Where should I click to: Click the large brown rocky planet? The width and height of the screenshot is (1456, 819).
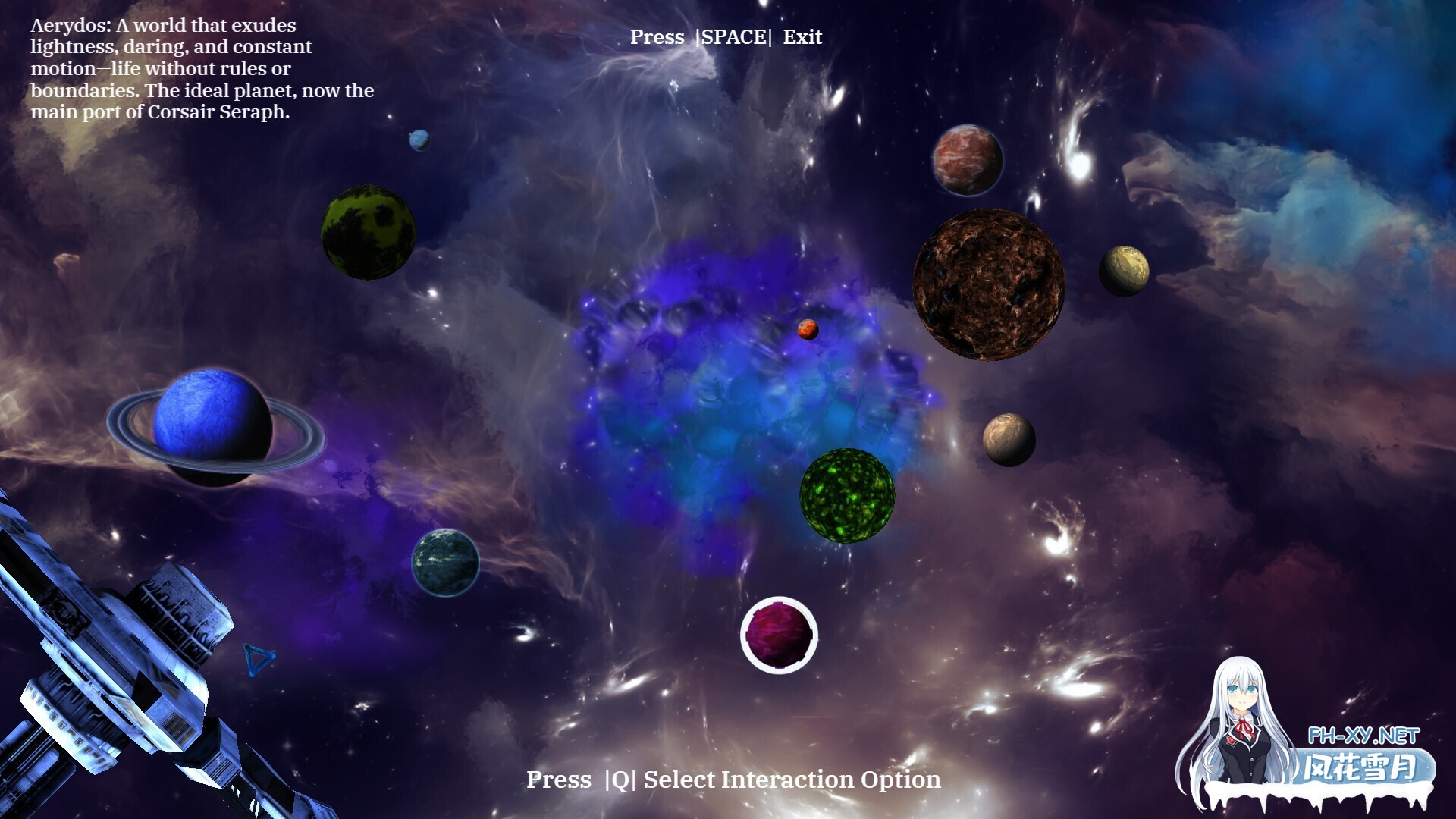pos(990,284)
